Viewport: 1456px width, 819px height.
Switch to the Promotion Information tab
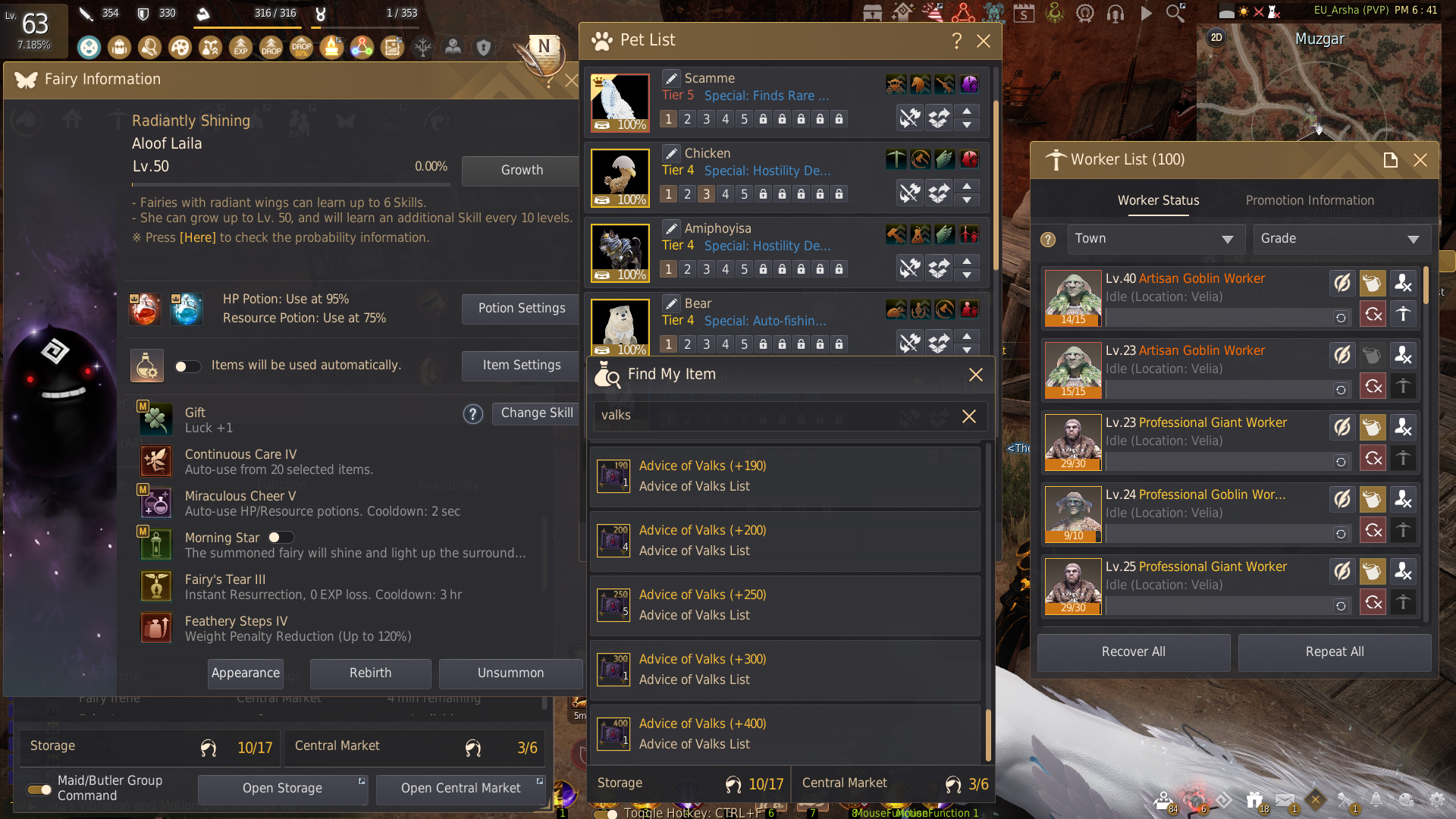[x=1310, y=200]
